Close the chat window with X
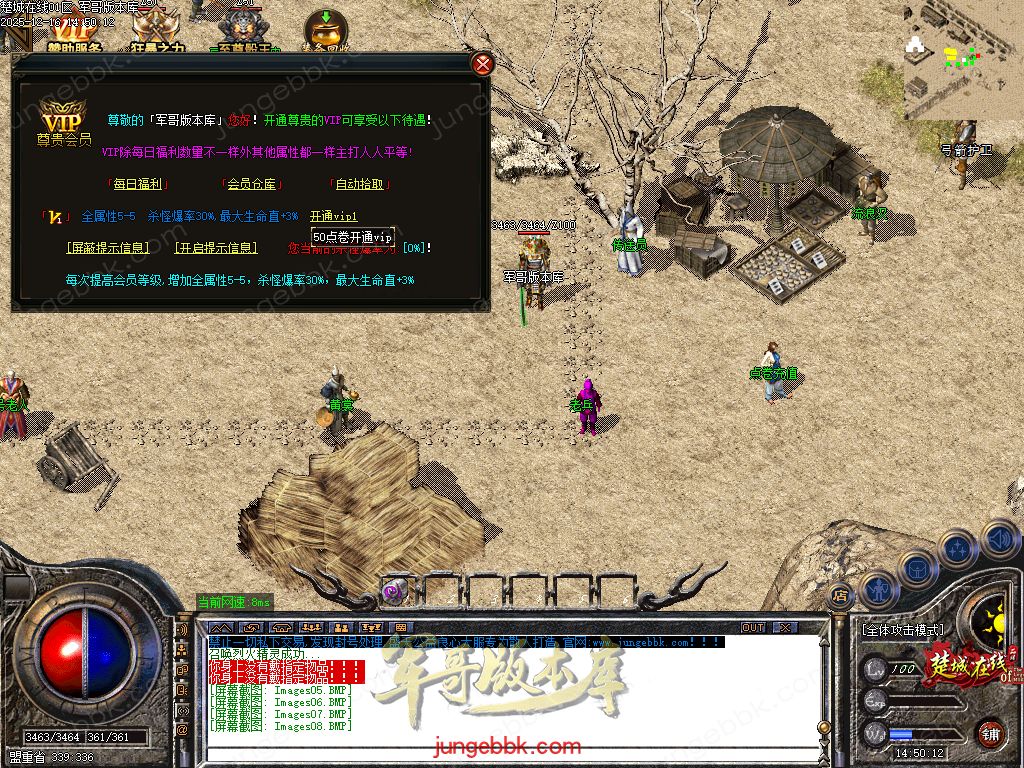This screenshot has width=1024, height=768. pos(785,627)
